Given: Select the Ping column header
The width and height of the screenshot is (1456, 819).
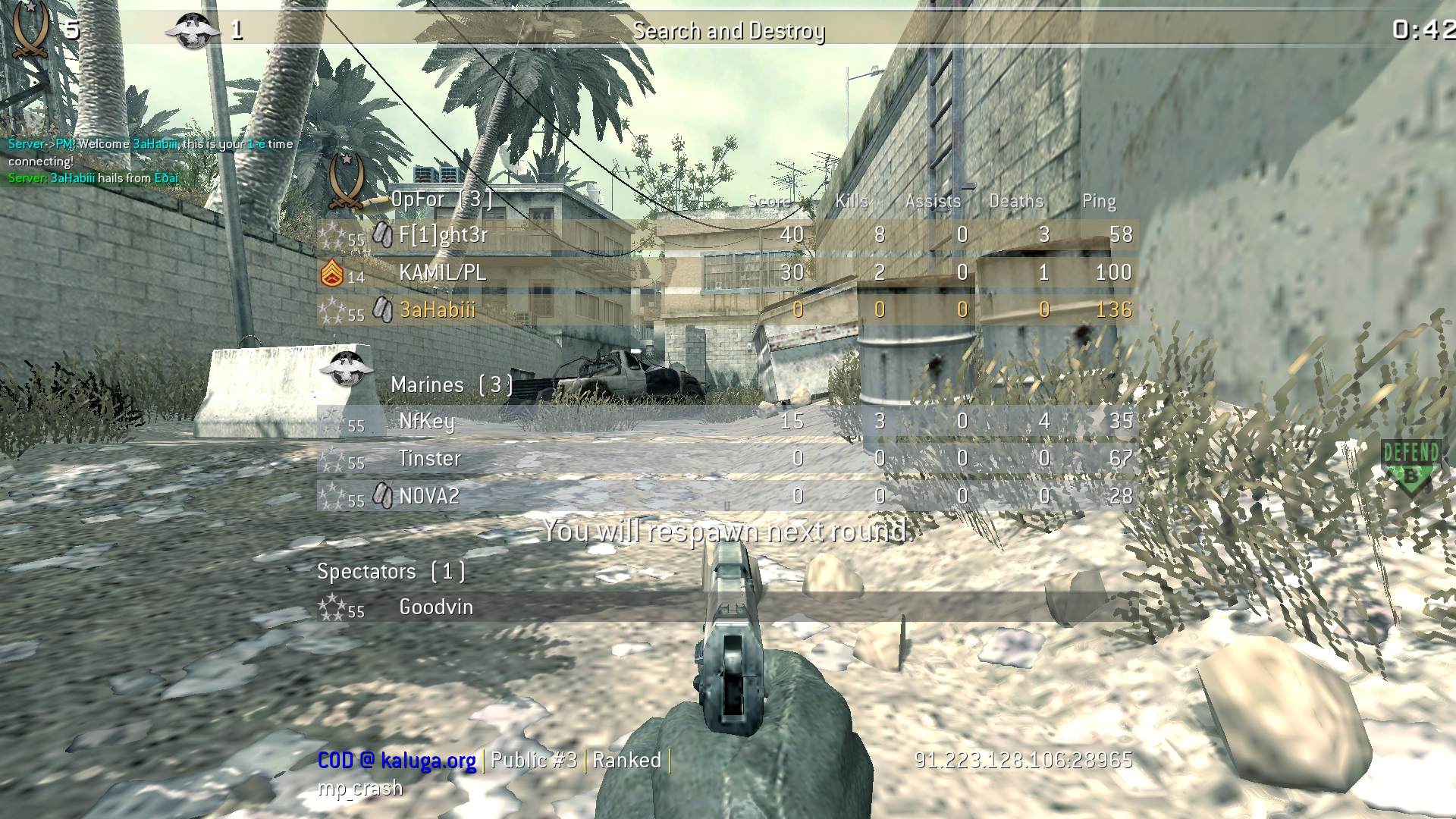Looking at the screenshot, I should [x=1099, y=200].
